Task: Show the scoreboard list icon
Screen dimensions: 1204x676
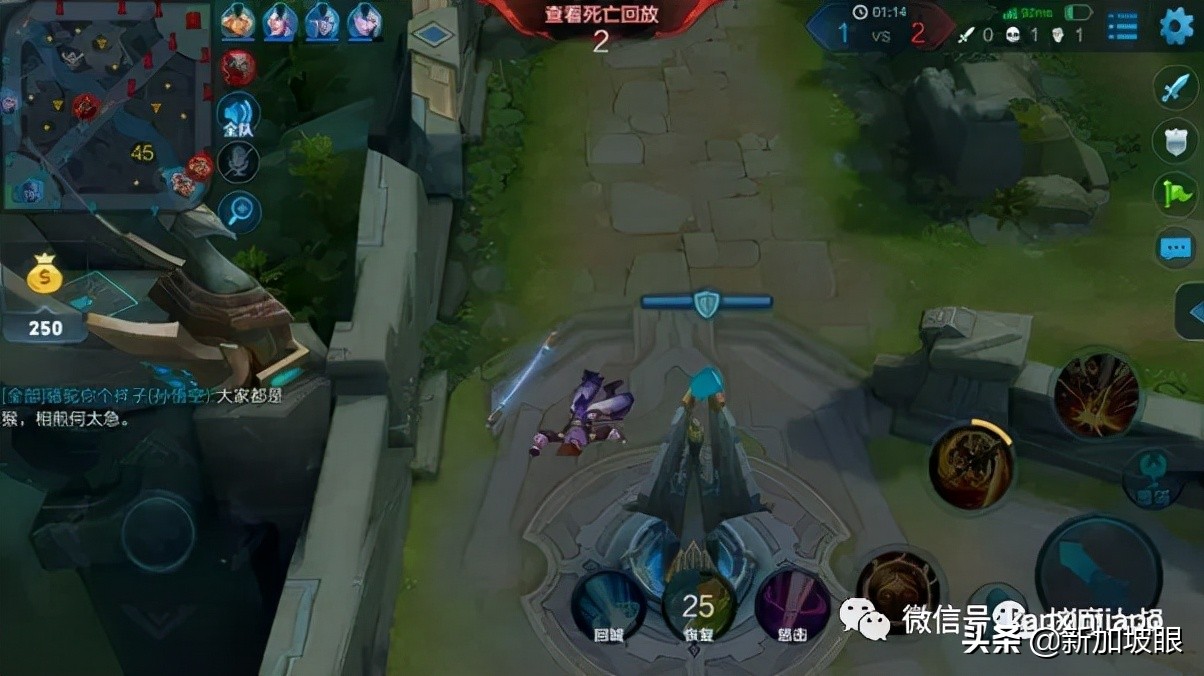Action: pyautogui.click(x=1122, y=27)
